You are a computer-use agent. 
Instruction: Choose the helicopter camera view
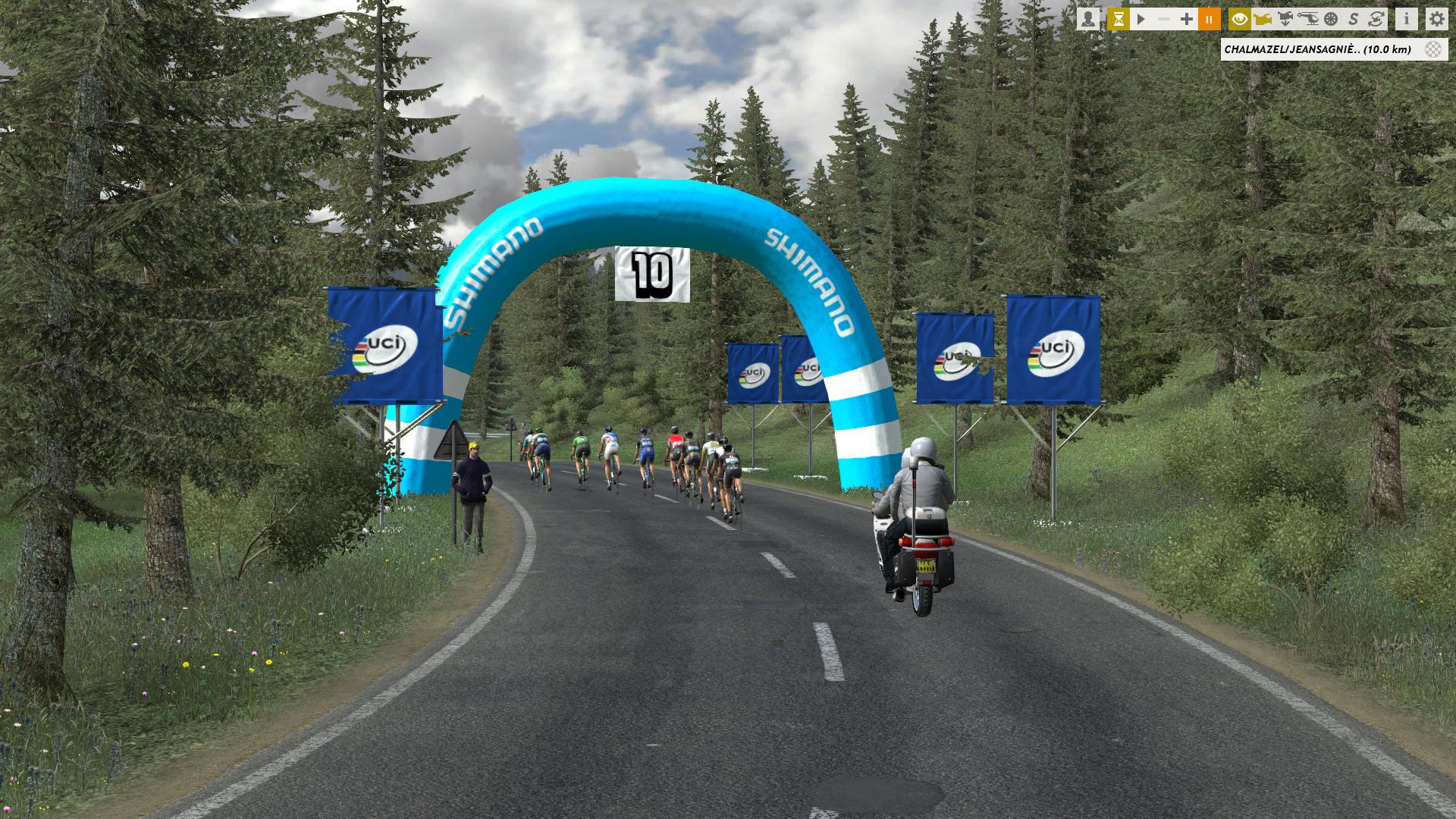1308,19
